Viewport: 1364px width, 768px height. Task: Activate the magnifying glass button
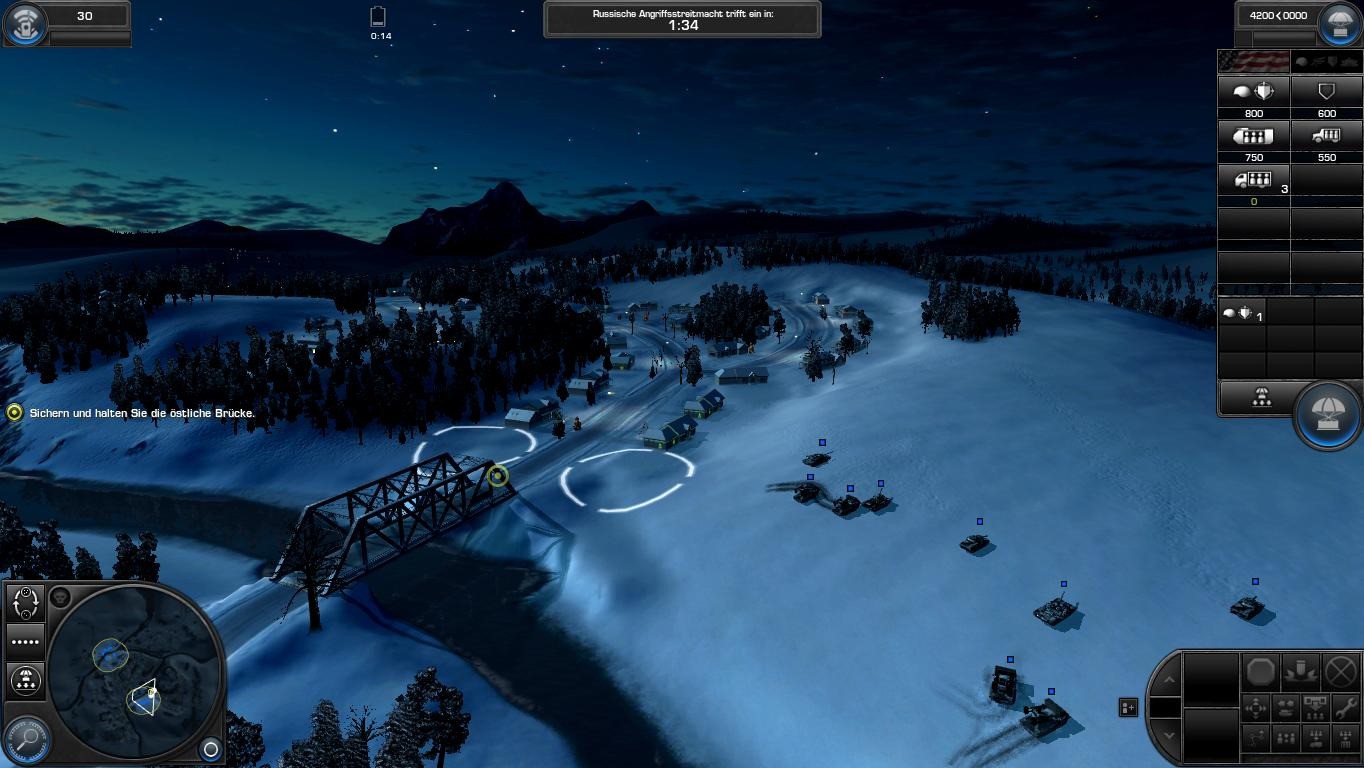point(27,741)
